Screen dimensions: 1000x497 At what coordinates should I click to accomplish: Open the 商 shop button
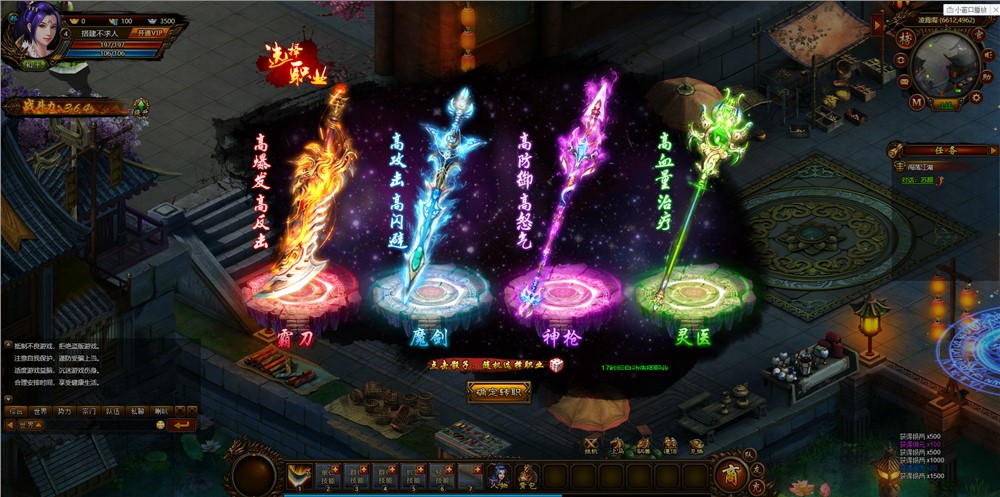728,475
